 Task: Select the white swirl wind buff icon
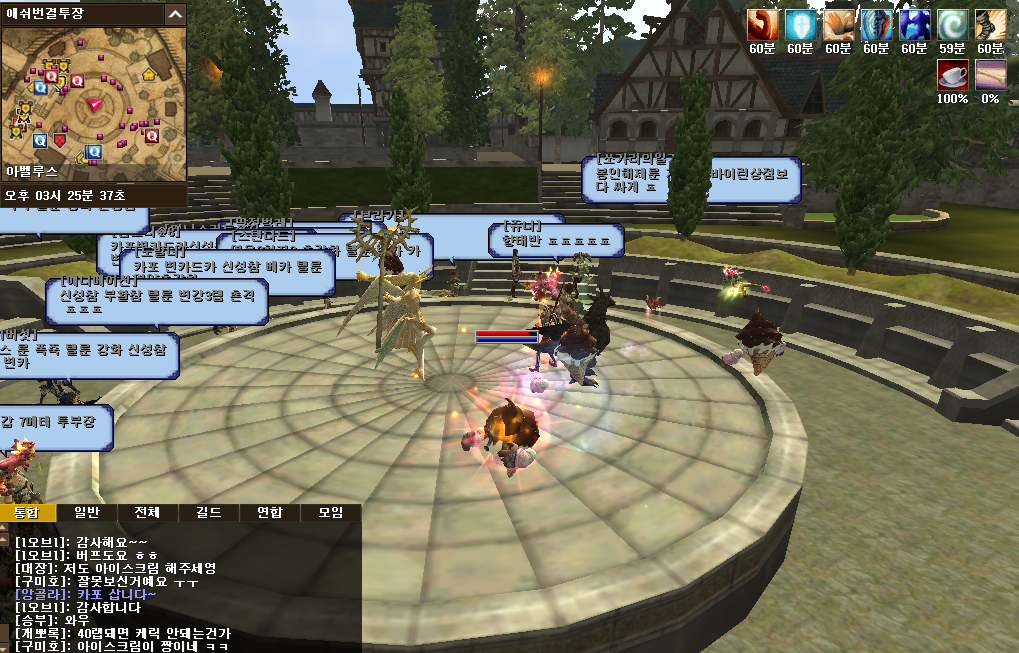coord(952,25)
